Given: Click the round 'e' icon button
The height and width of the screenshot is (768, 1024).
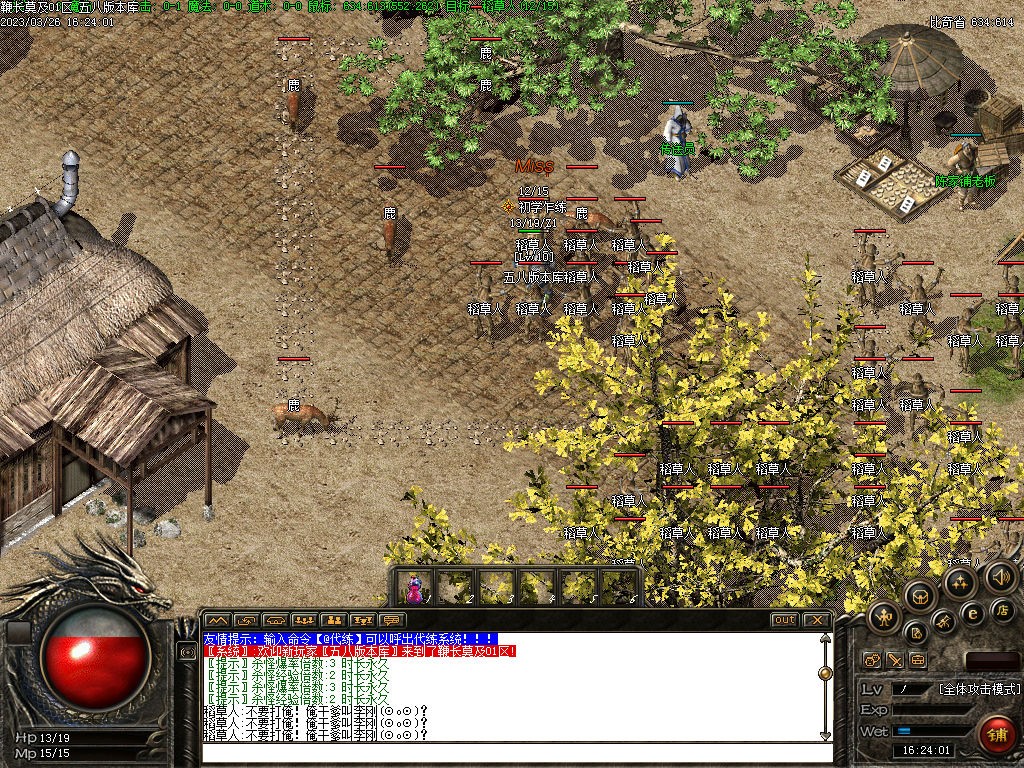Looking at the screenshot, I should (971, 613).
